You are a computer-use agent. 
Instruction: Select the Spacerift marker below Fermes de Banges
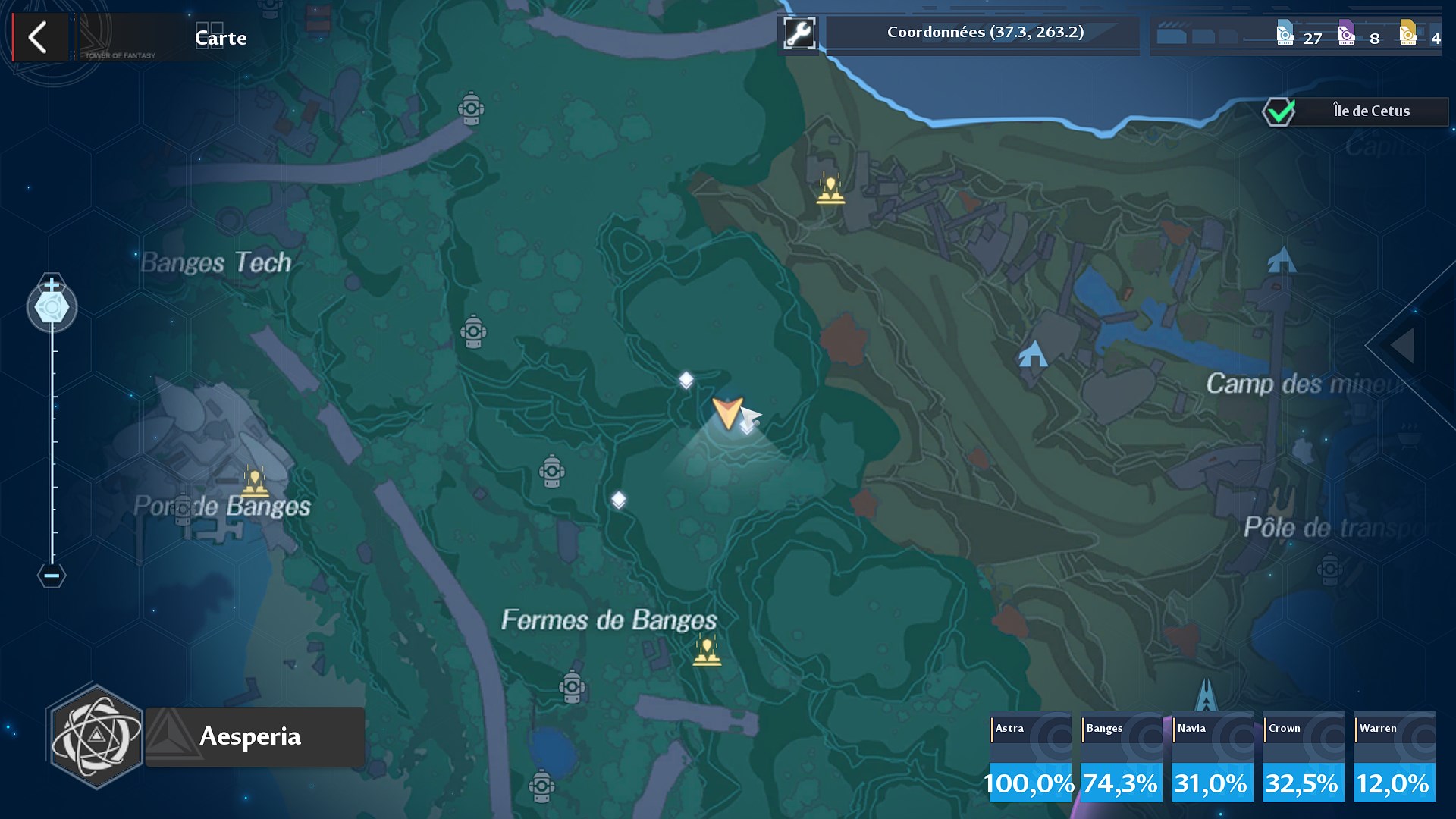tap(707, 651)
